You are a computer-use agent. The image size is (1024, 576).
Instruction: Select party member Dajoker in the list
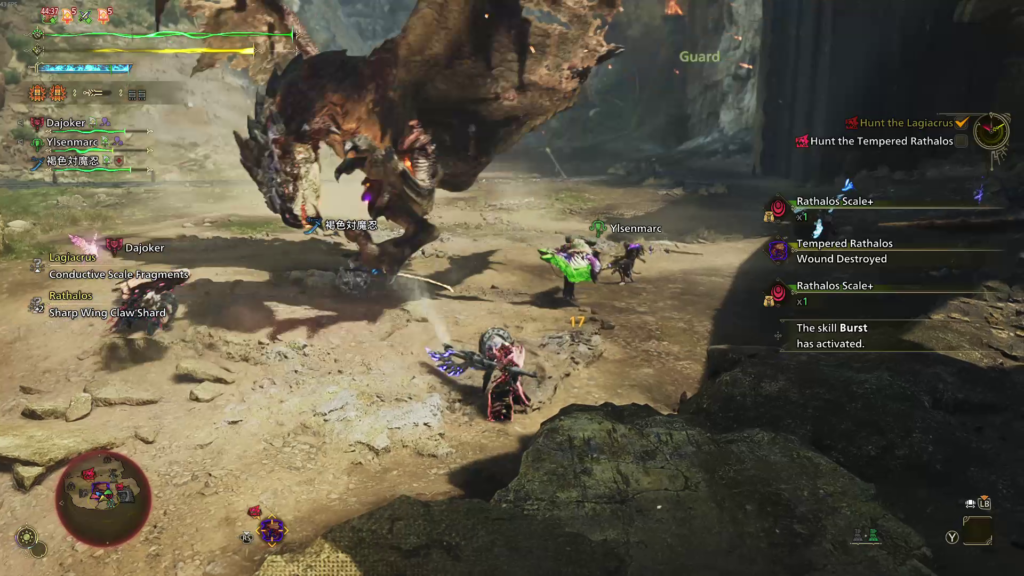[x=66, y=123]
